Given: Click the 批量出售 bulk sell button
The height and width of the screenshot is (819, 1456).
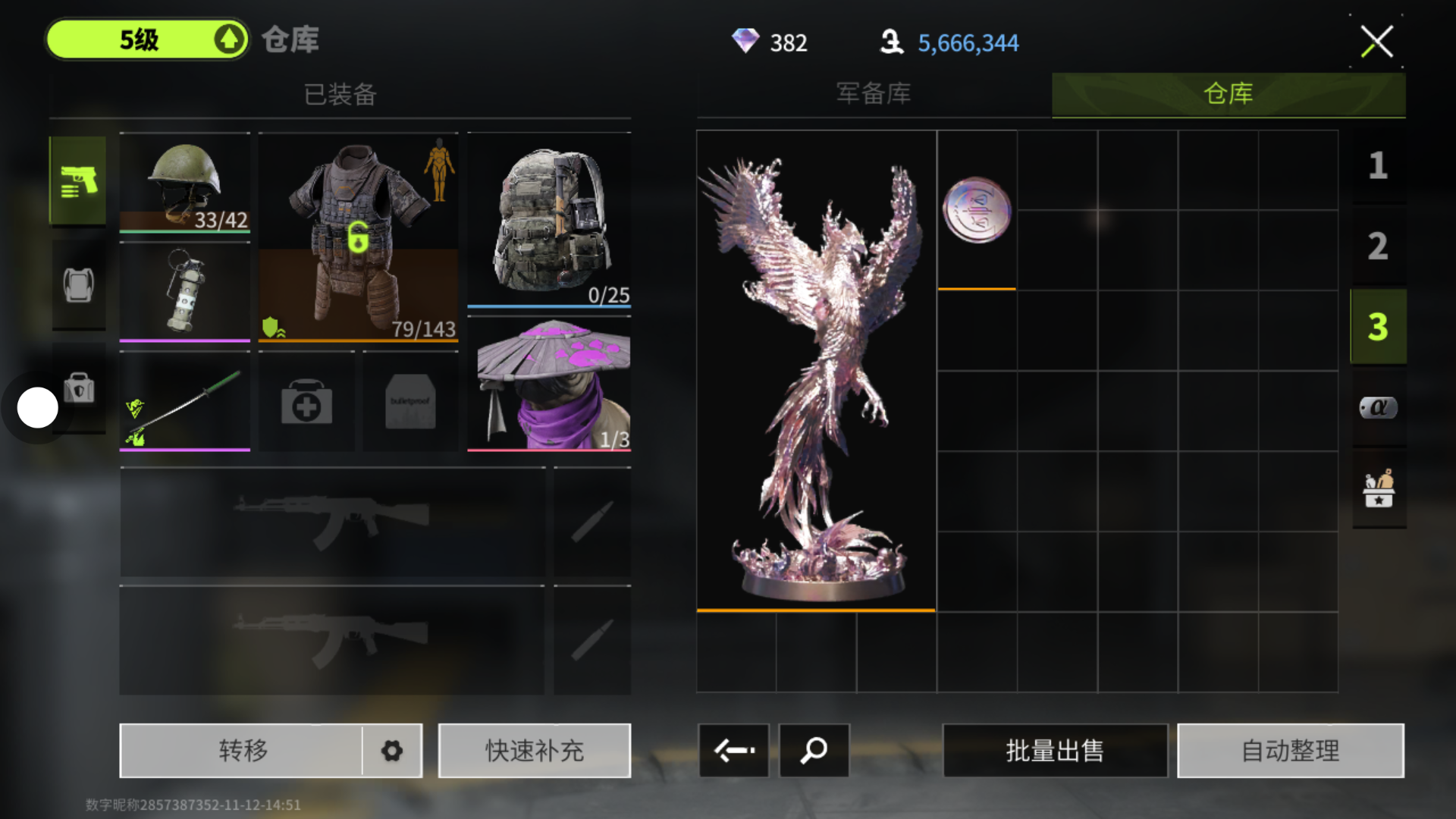Looking at the screenshot, I should point(1054,751).
